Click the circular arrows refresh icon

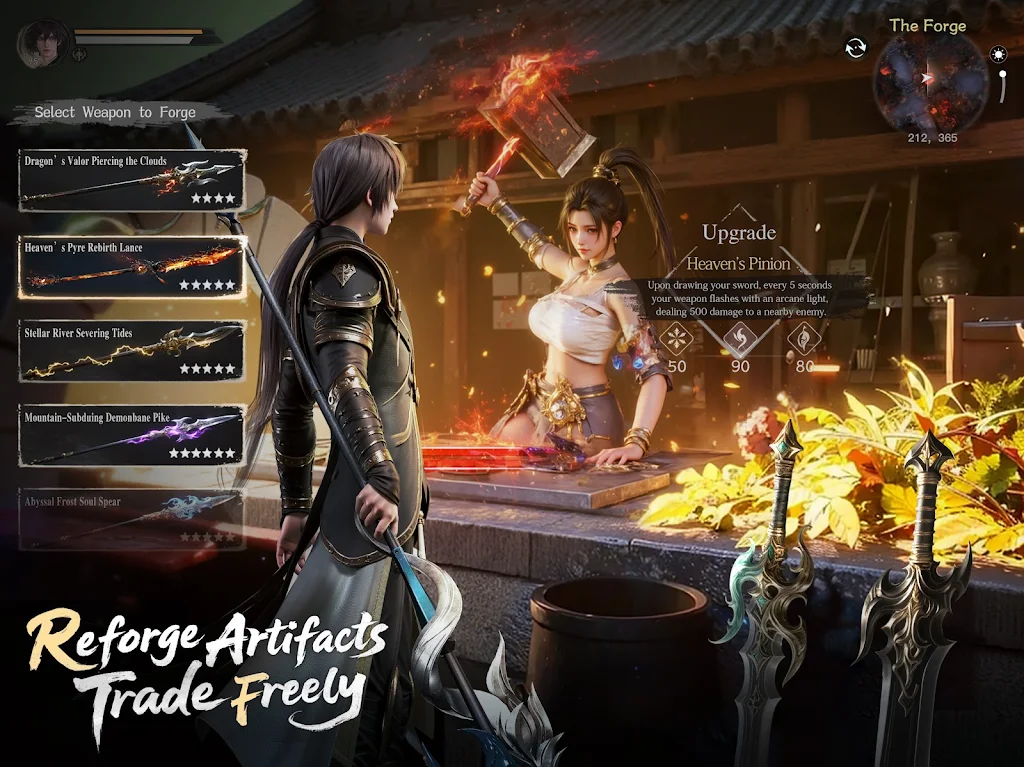[x=855, y=48]
